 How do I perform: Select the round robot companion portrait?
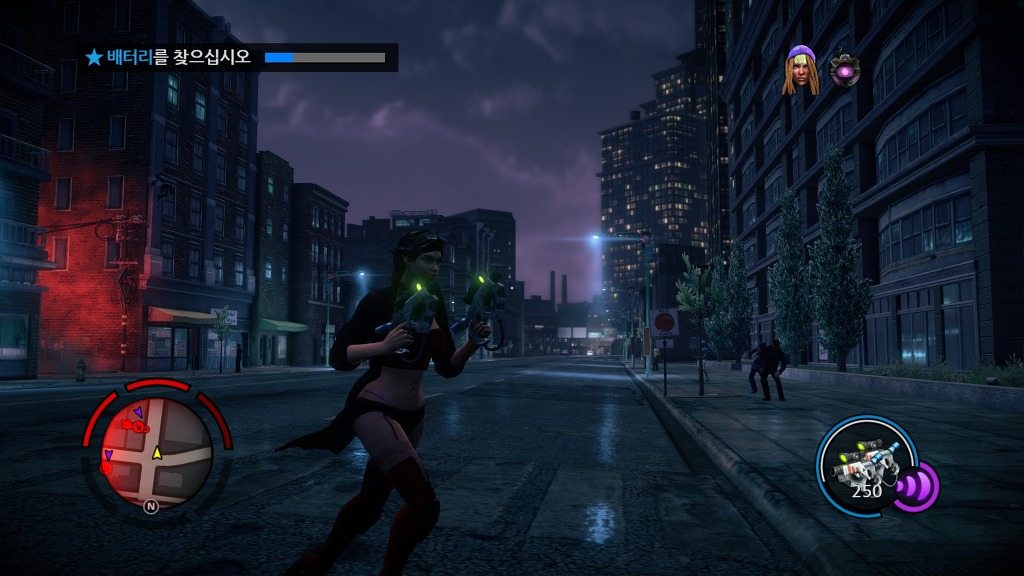845,70
